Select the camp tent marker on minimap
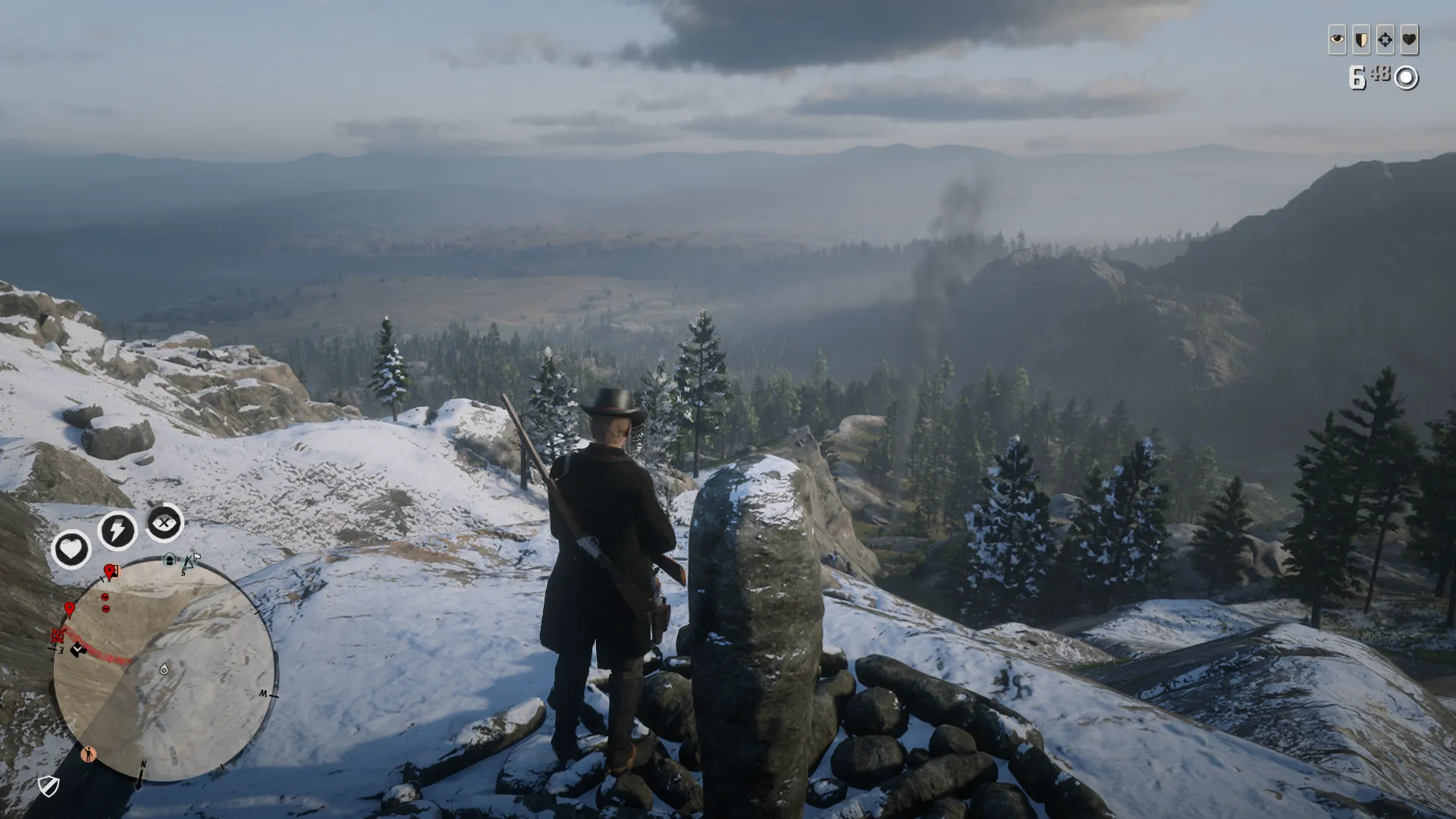Viewport: 1456px width, 819px height. [189, 561]
